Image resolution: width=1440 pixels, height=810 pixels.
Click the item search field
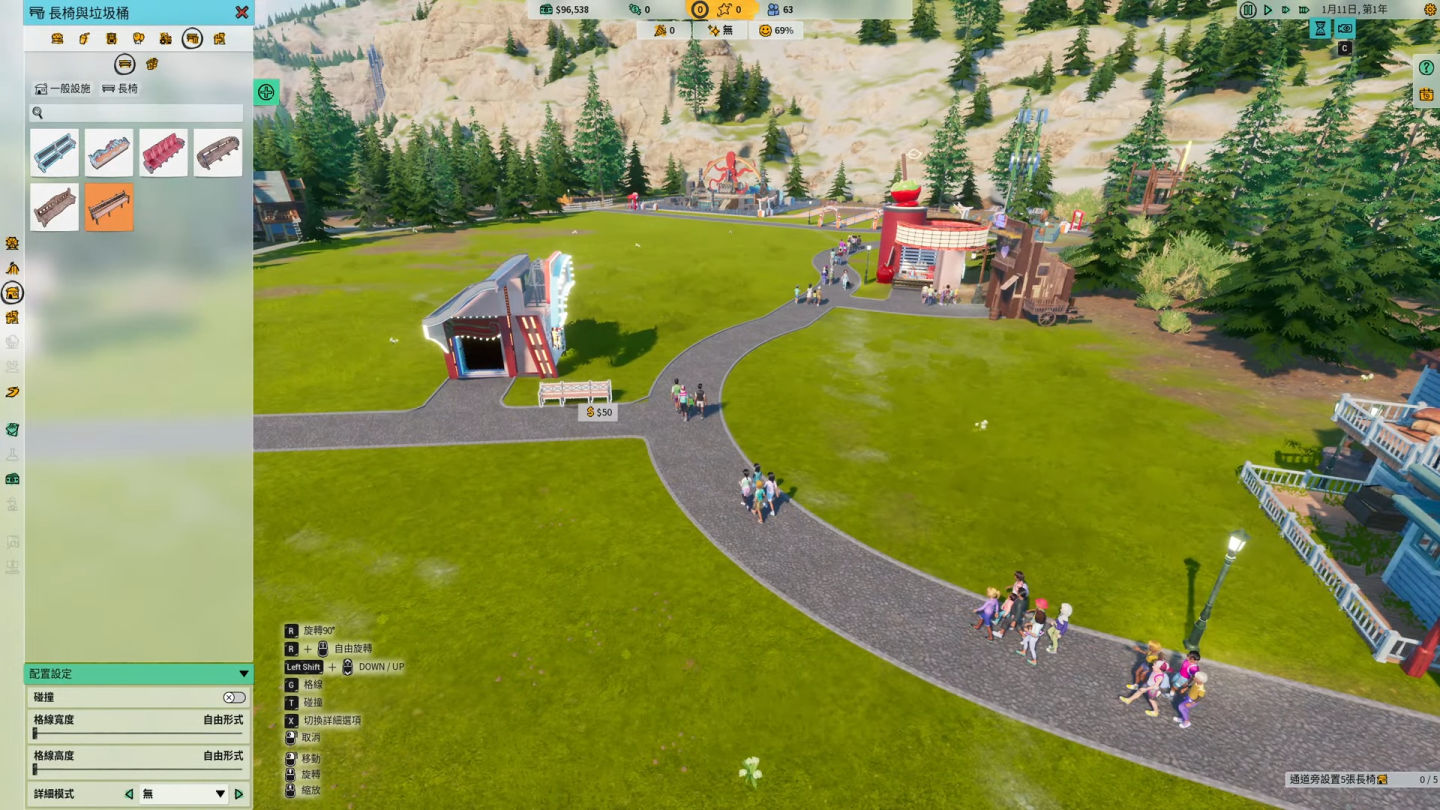(x=138, y=113)
